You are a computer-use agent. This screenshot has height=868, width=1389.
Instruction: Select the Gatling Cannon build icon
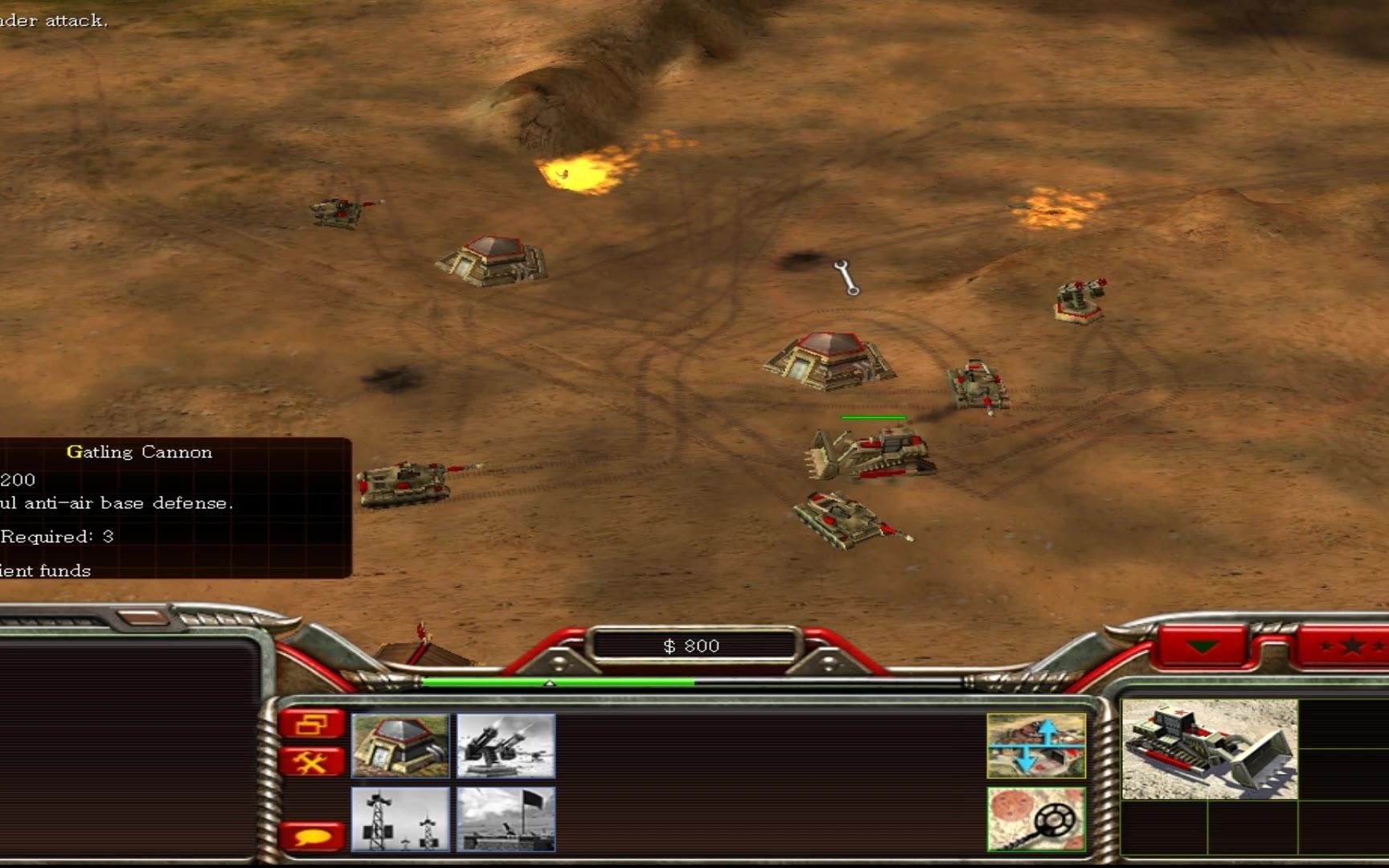(506, 745)
